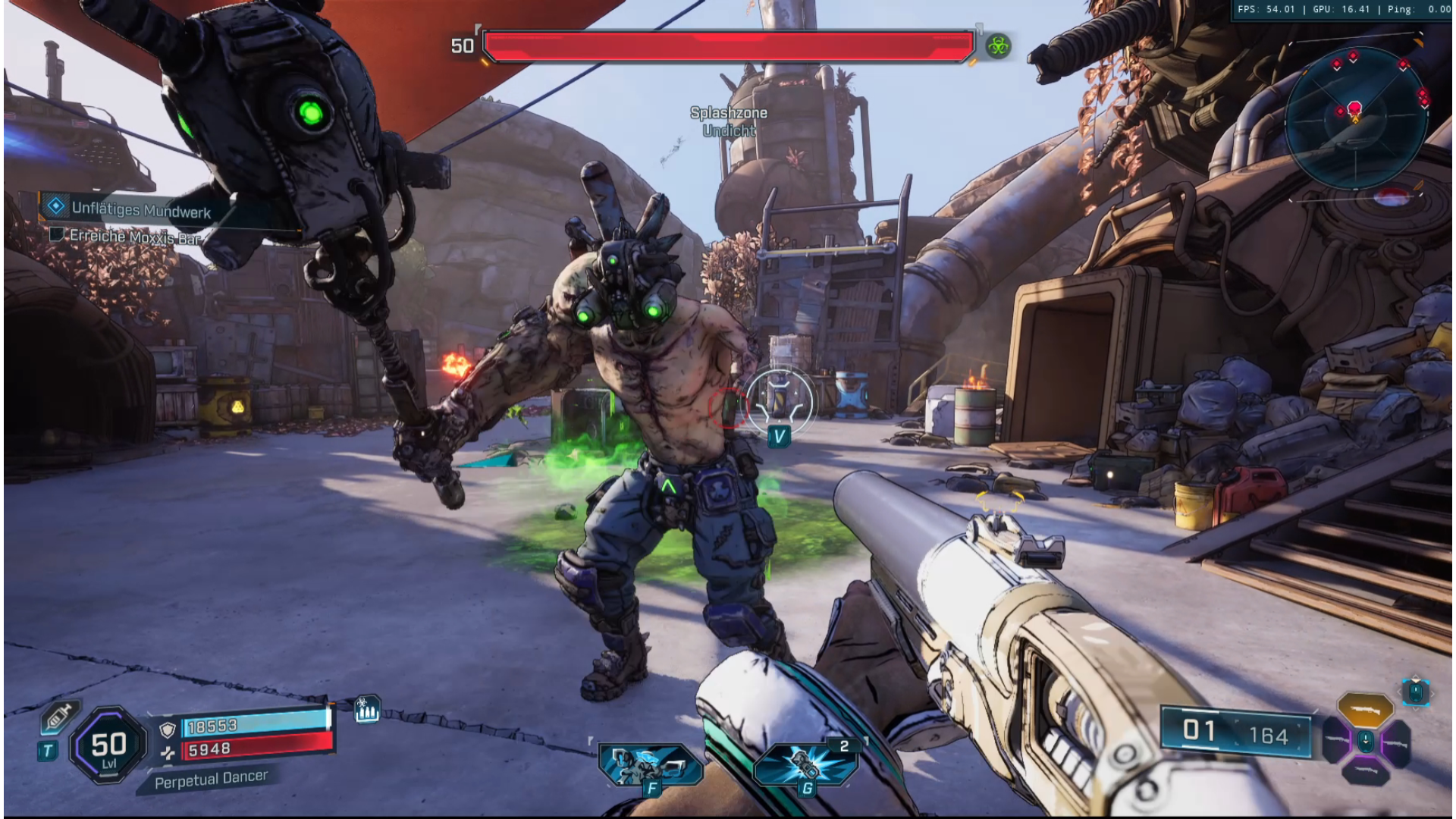Switch to the left purple weapon slot
1456x819 pixels.
(1338, 741)
